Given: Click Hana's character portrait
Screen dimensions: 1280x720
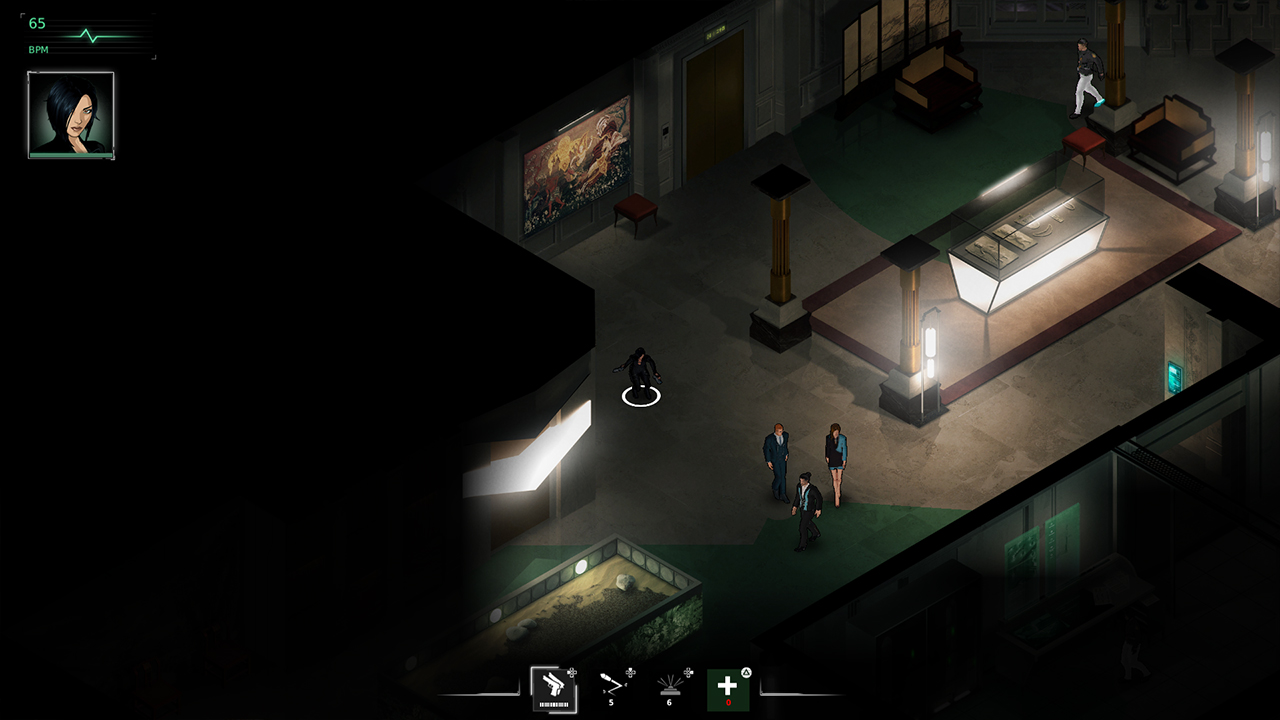Looking at the screenshot, I should coord(71,111).
